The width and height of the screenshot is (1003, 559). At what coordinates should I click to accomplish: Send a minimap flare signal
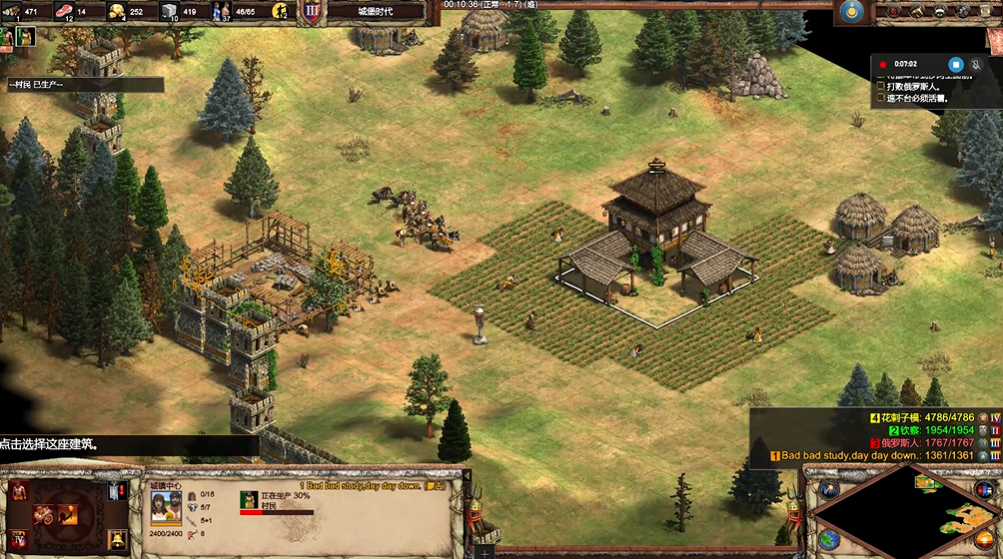point(828,489)
